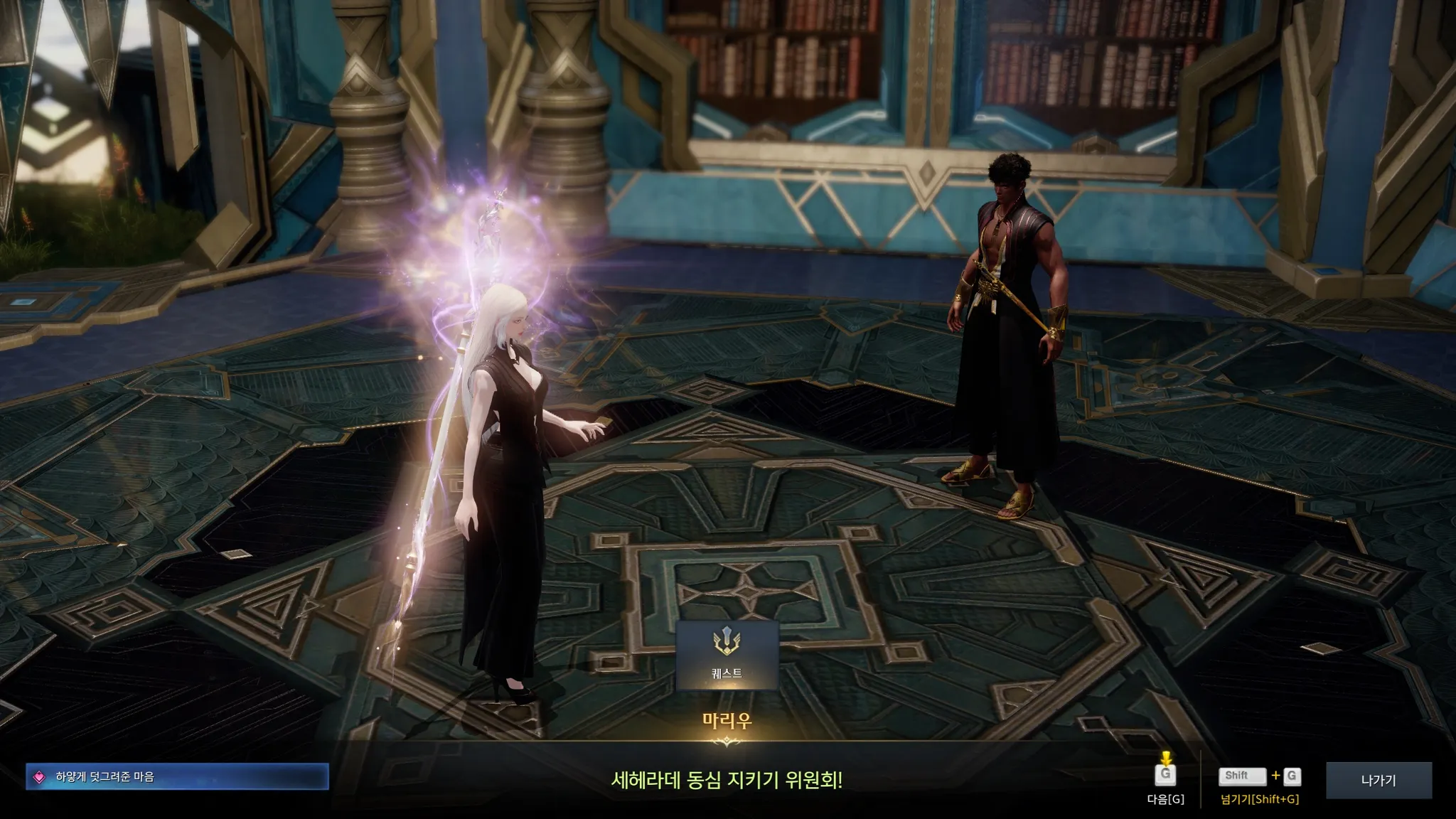
Task: Open the 퀘스트 dialogue option
Action: coord(727,655)
